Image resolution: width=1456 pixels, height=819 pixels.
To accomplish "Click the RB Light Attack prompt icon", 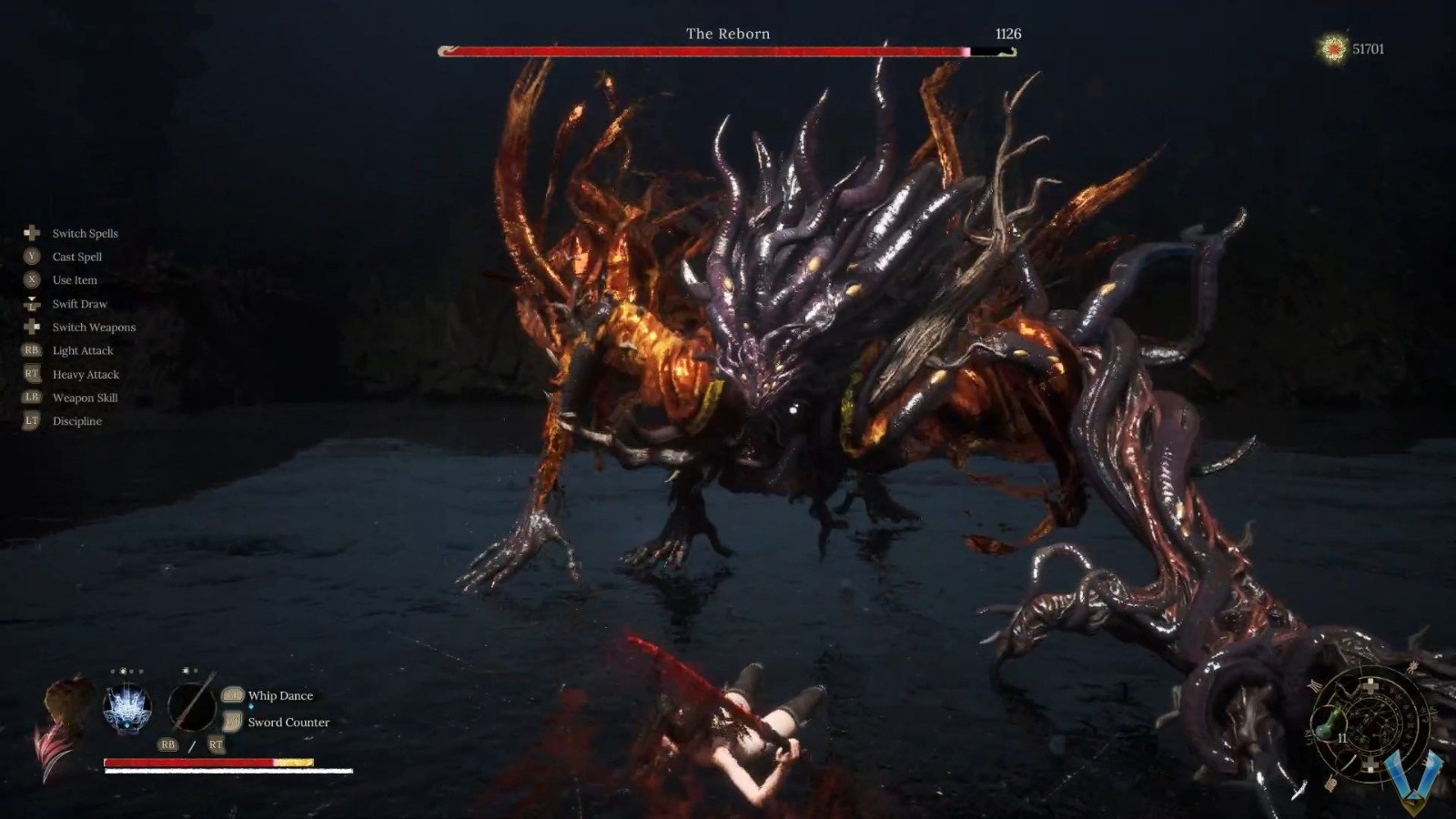I will [30, 350].
